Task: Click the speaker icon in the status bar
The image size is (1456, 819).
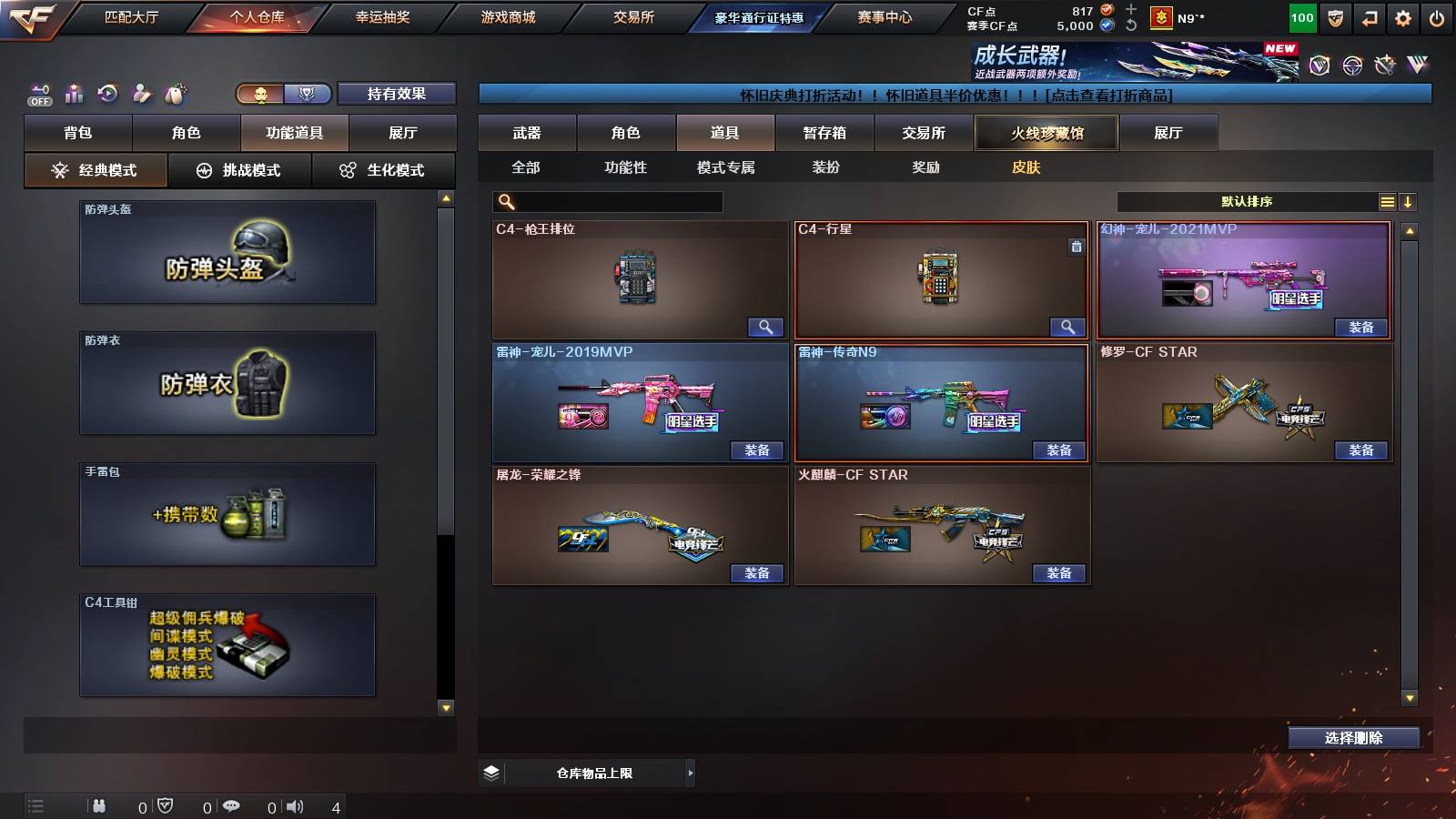Action: 294,805
